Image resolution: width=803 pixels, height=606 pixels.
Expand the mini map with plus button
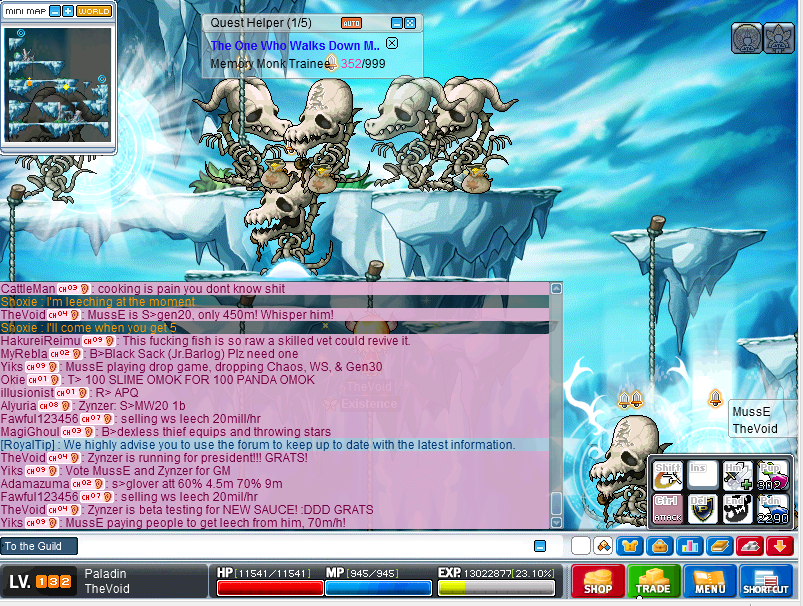(68, 11)
